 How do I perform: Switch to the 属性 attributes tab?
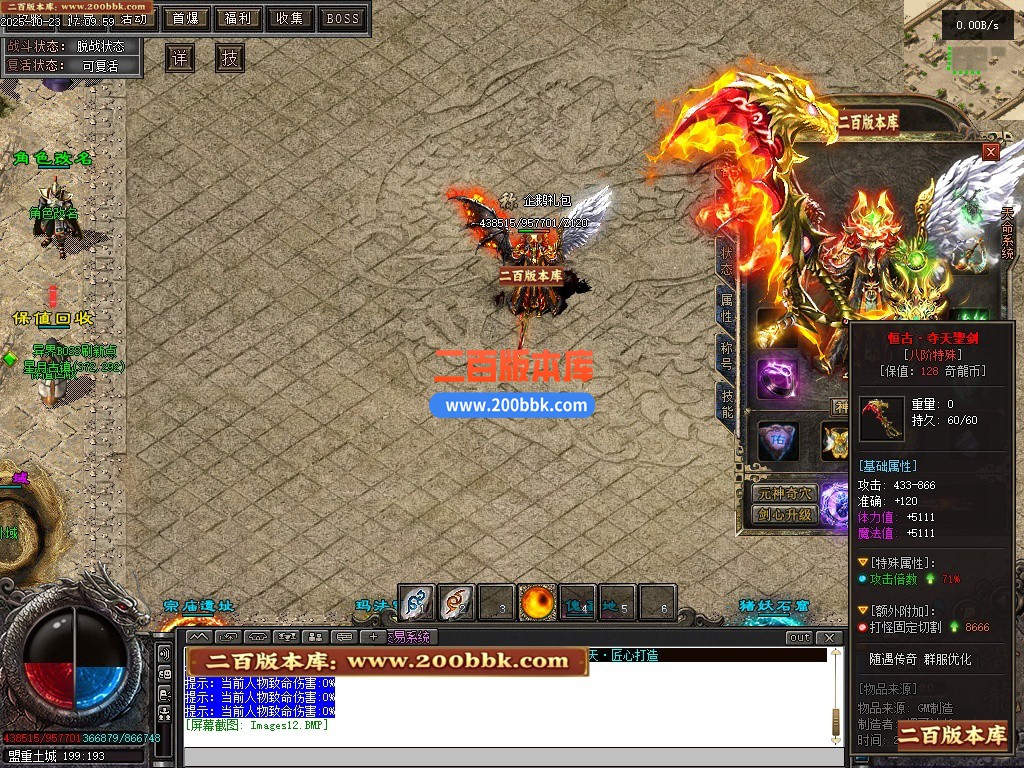(727, 307)
